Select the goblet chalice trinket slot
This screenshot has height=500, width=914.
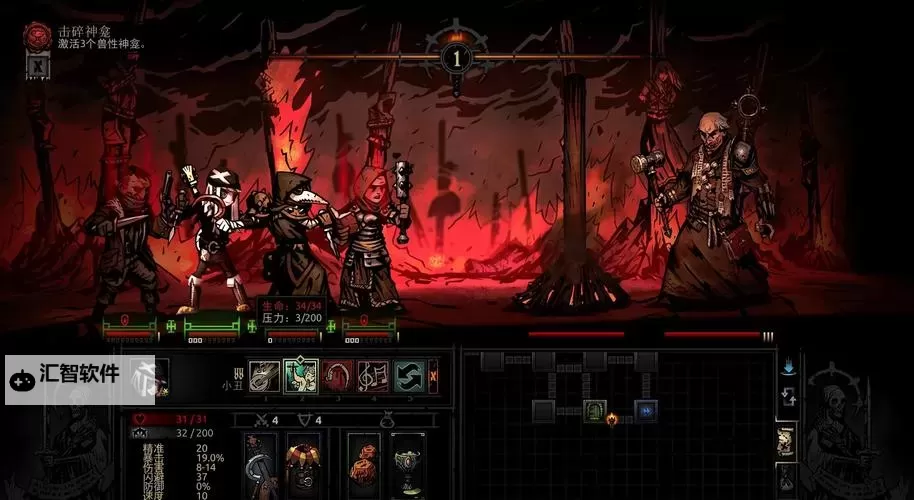coord(407,463)
